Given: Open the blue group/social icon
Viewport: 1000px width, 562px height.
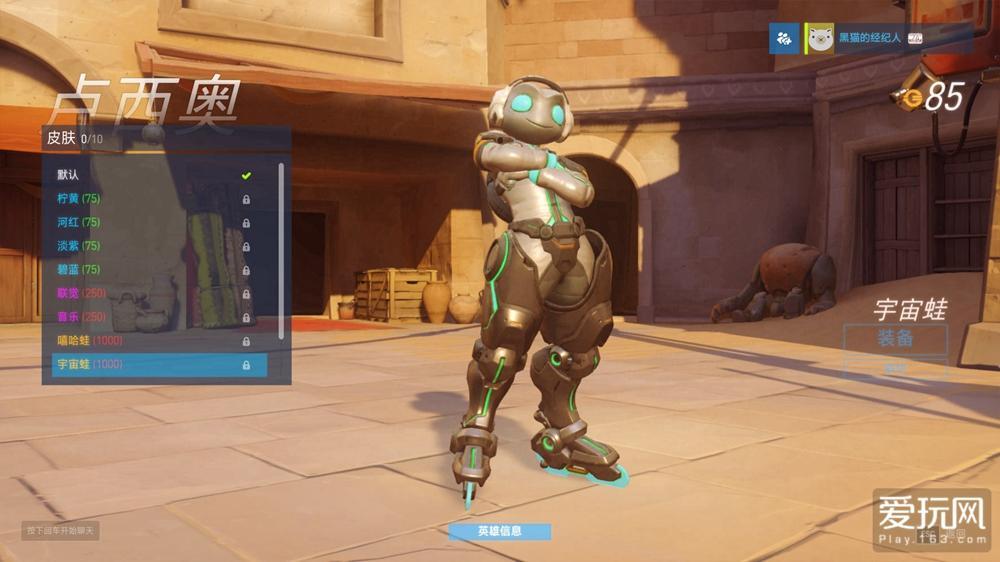Looking at the screenshot, I should click(x=783, y=39).
